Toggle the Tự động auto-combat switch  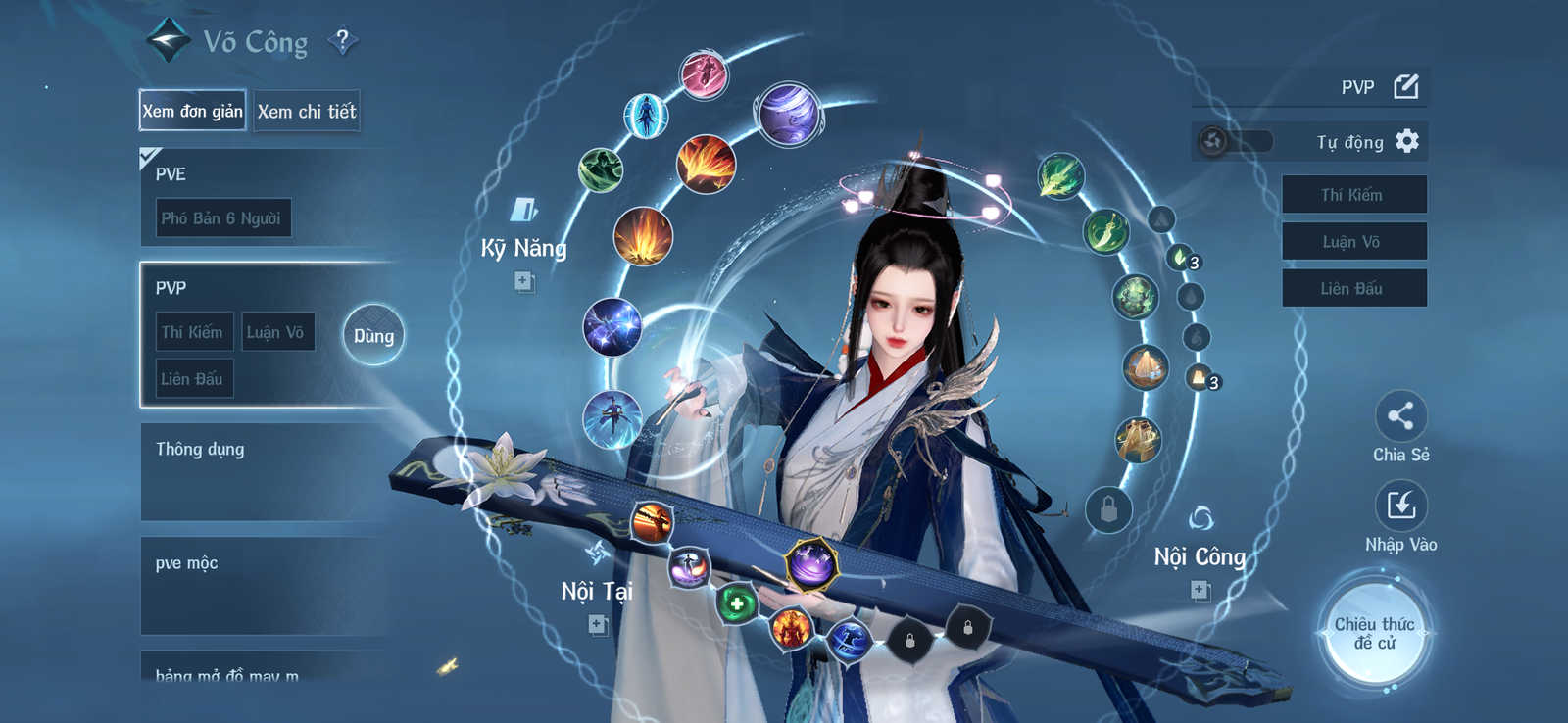click(1215, 140)
